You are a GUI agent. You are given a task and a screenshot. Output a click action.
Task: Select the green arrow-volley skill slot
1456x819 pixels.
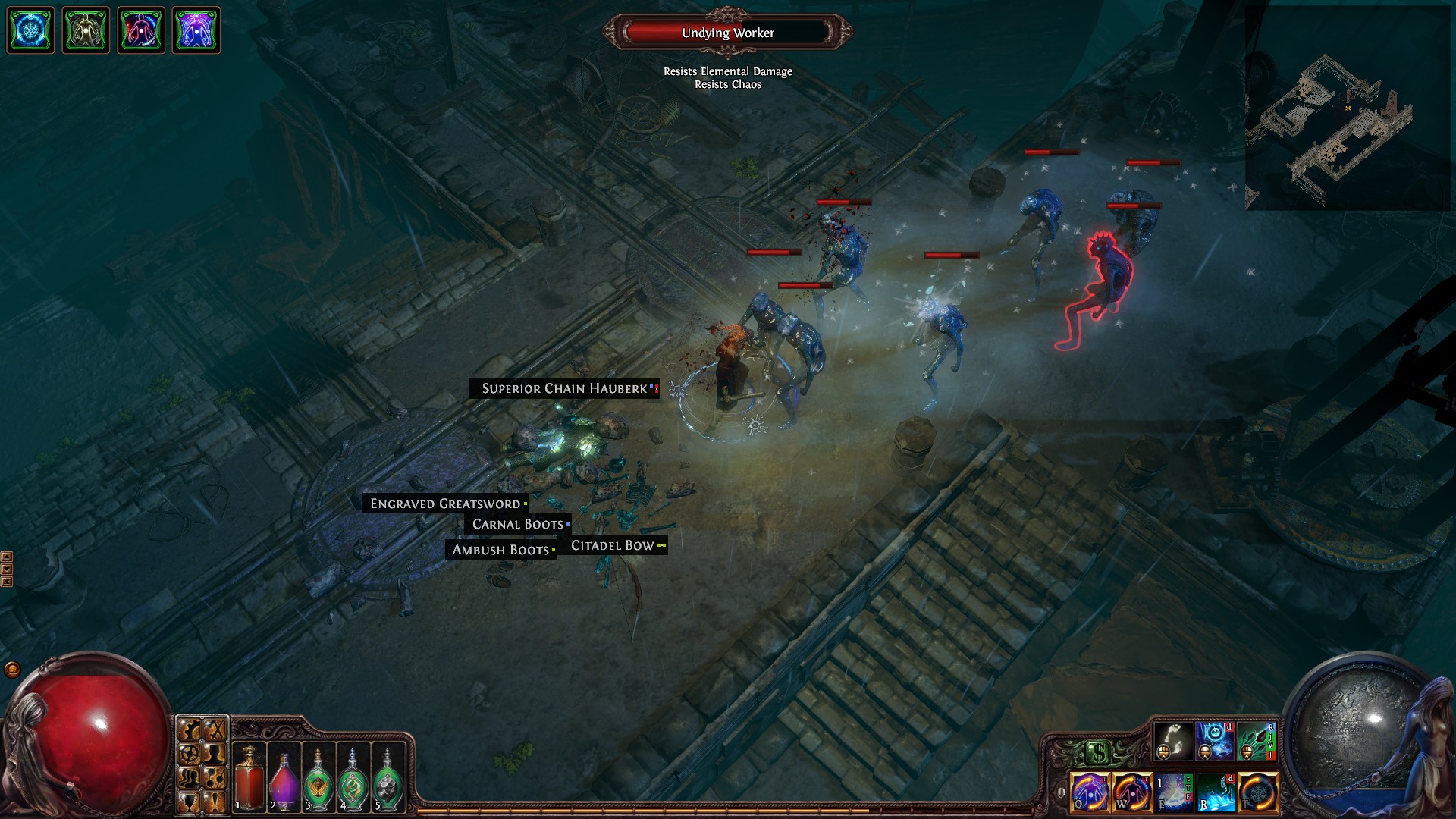[1257, 741]
